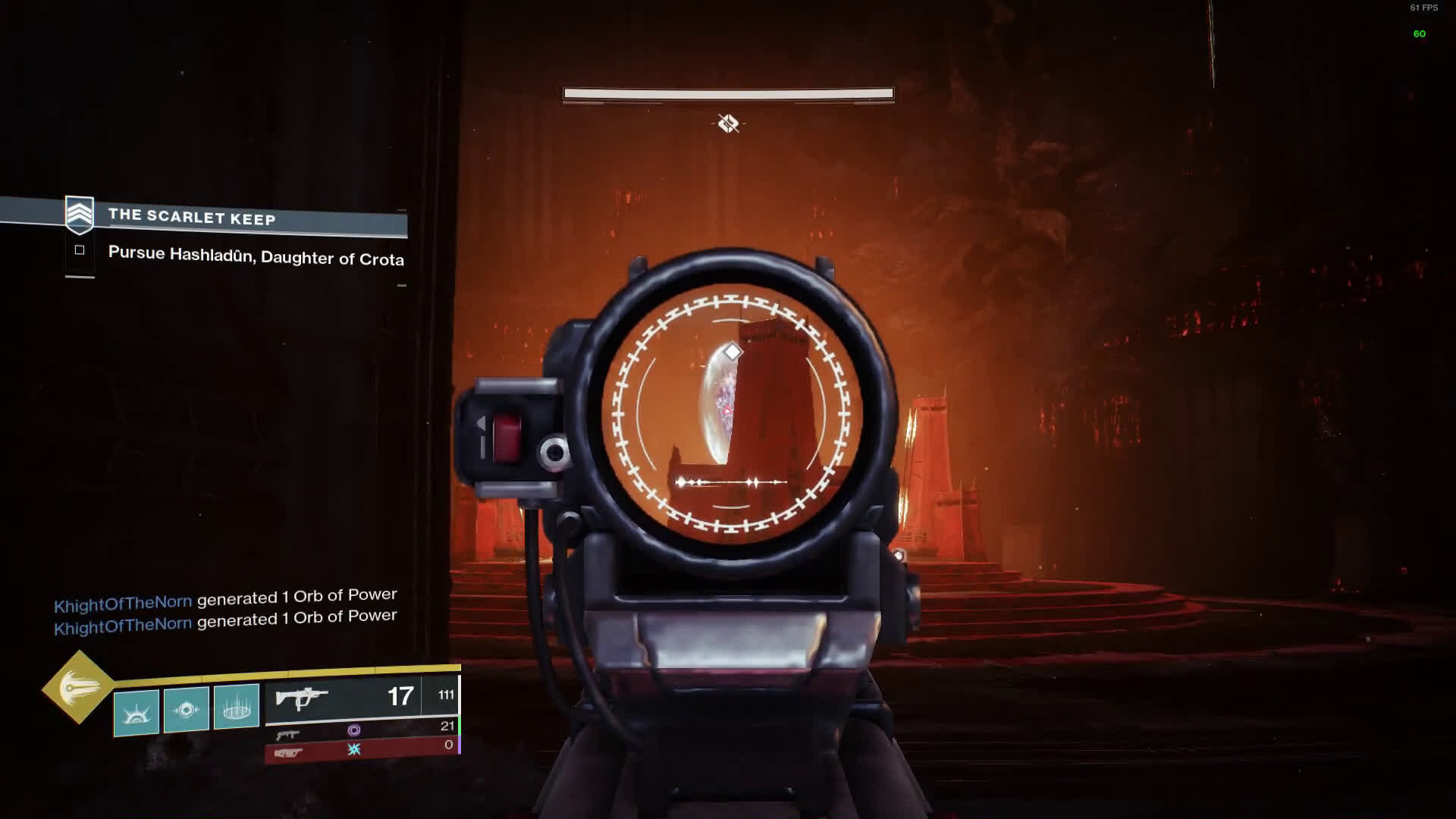Select the equipped auto rifle weapon slot

coord(362,698)
